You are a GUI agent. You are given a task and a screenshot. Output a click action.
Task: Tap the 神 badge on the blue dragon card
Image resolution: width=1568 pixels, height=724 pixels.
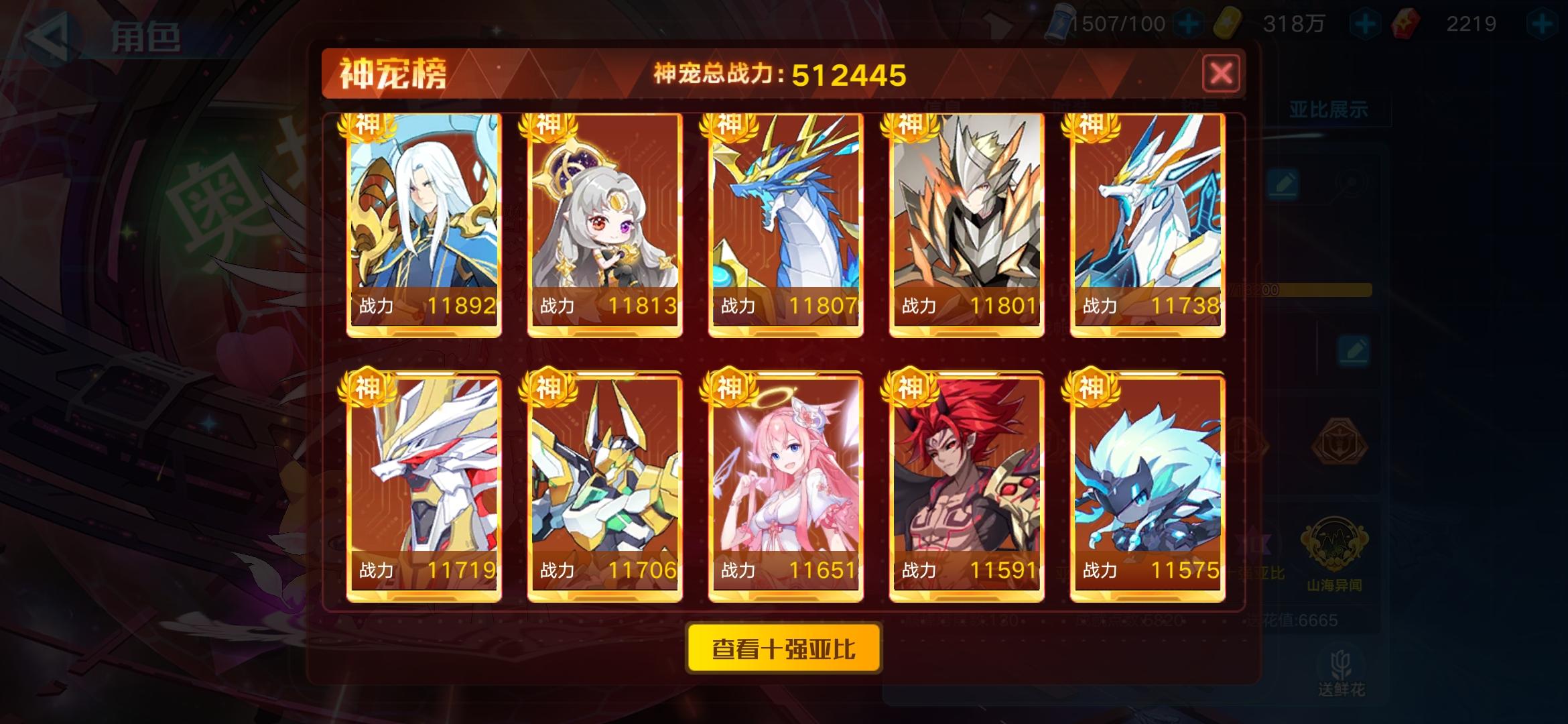click(729, 124)
